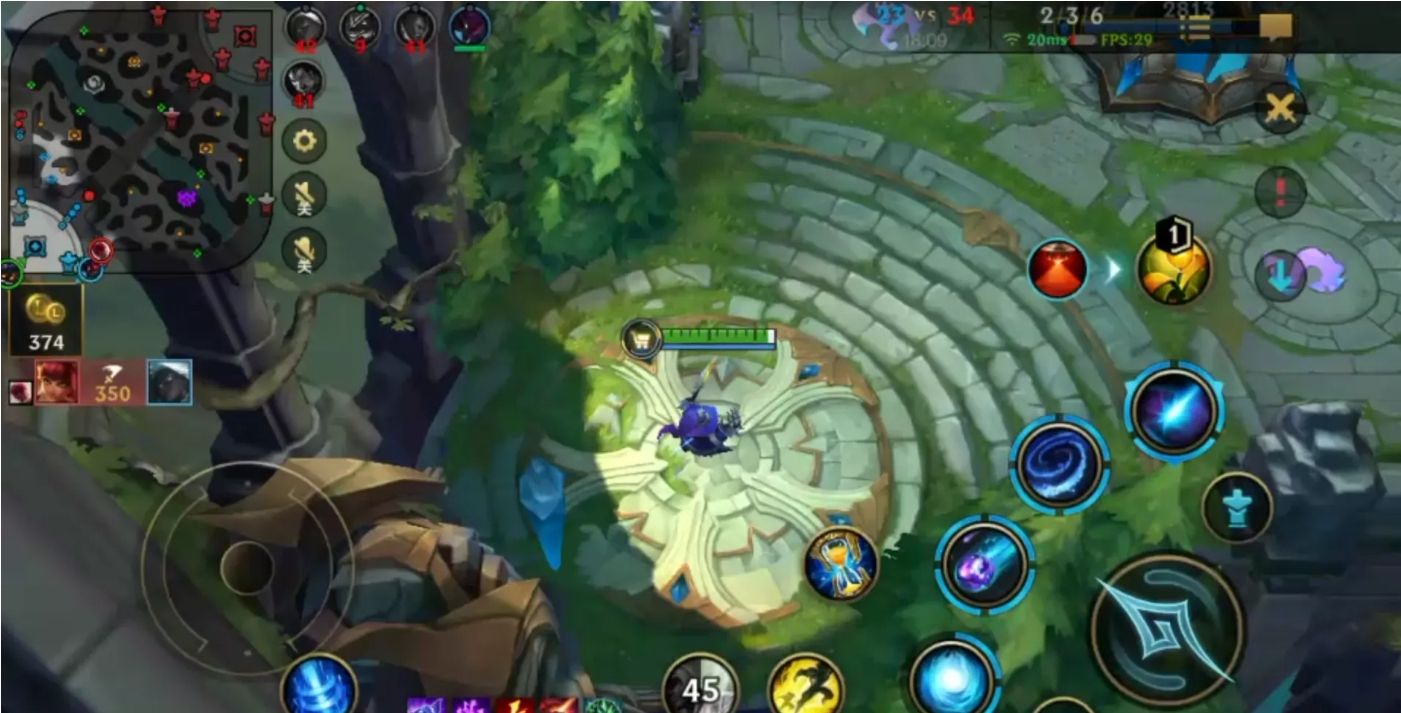Viewport: 1401px width, 713px height.
Task: Place a ward with the trinket button
Action: 1236,508
